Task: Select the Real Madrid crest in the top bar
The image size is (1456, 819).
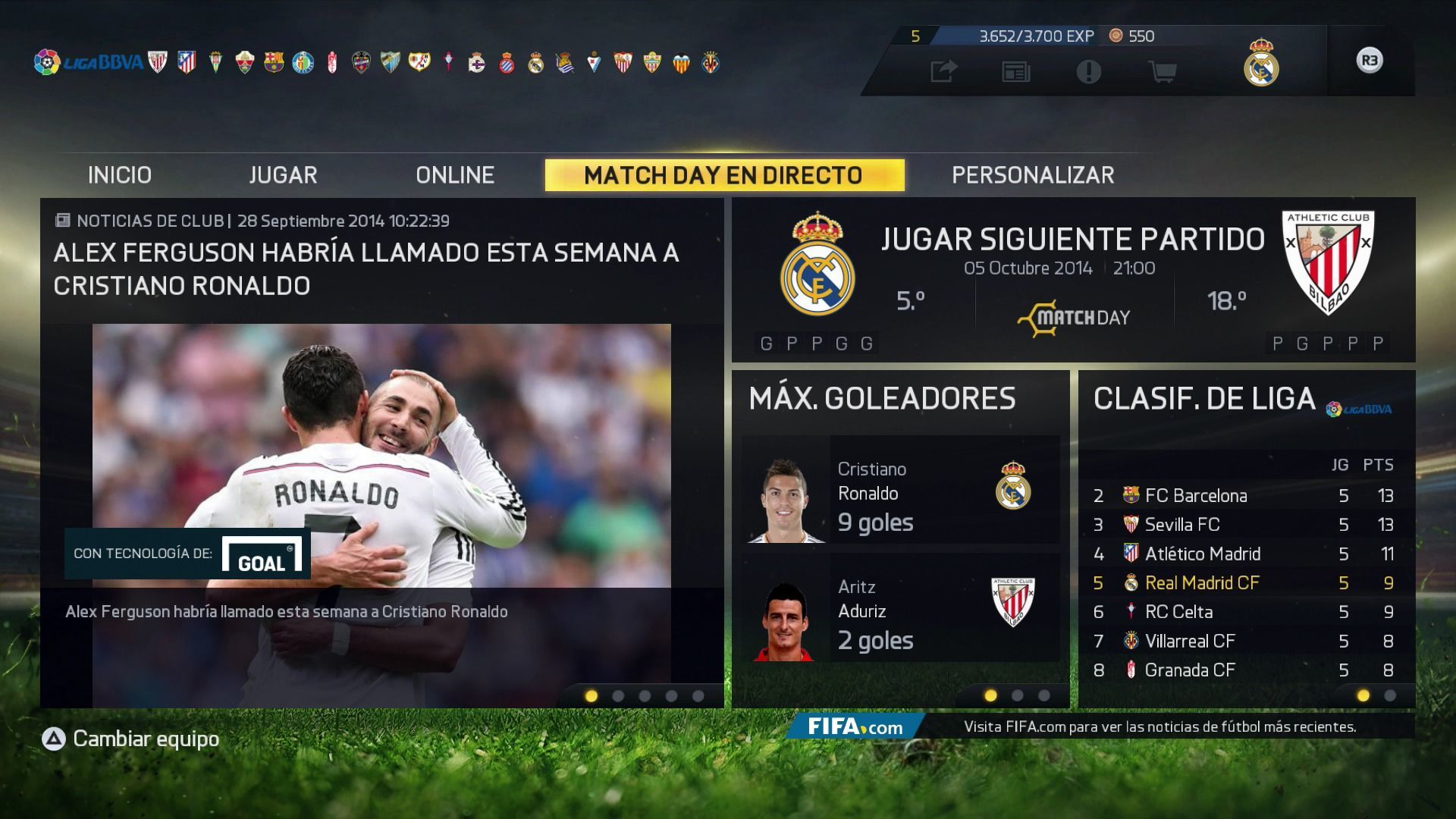Action: (1260, 62)
